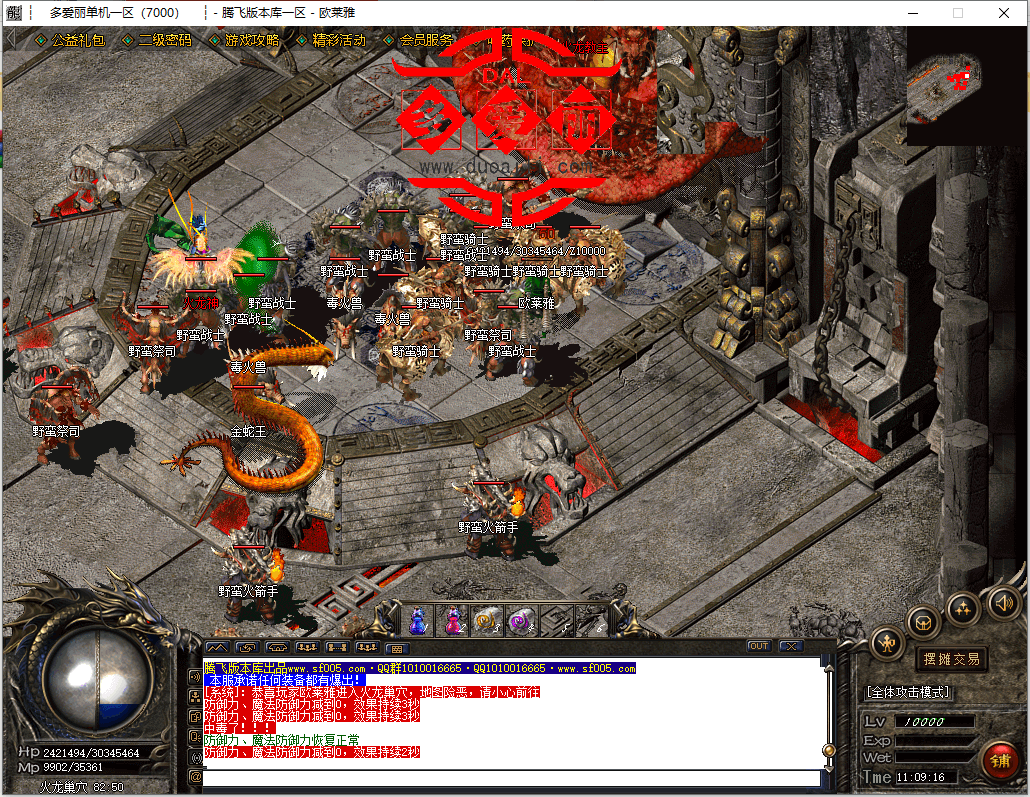Use the purple scroll in belt slot 4
Screen dimensions: 1030x797
pyautogui.click(x=521, y=621)
